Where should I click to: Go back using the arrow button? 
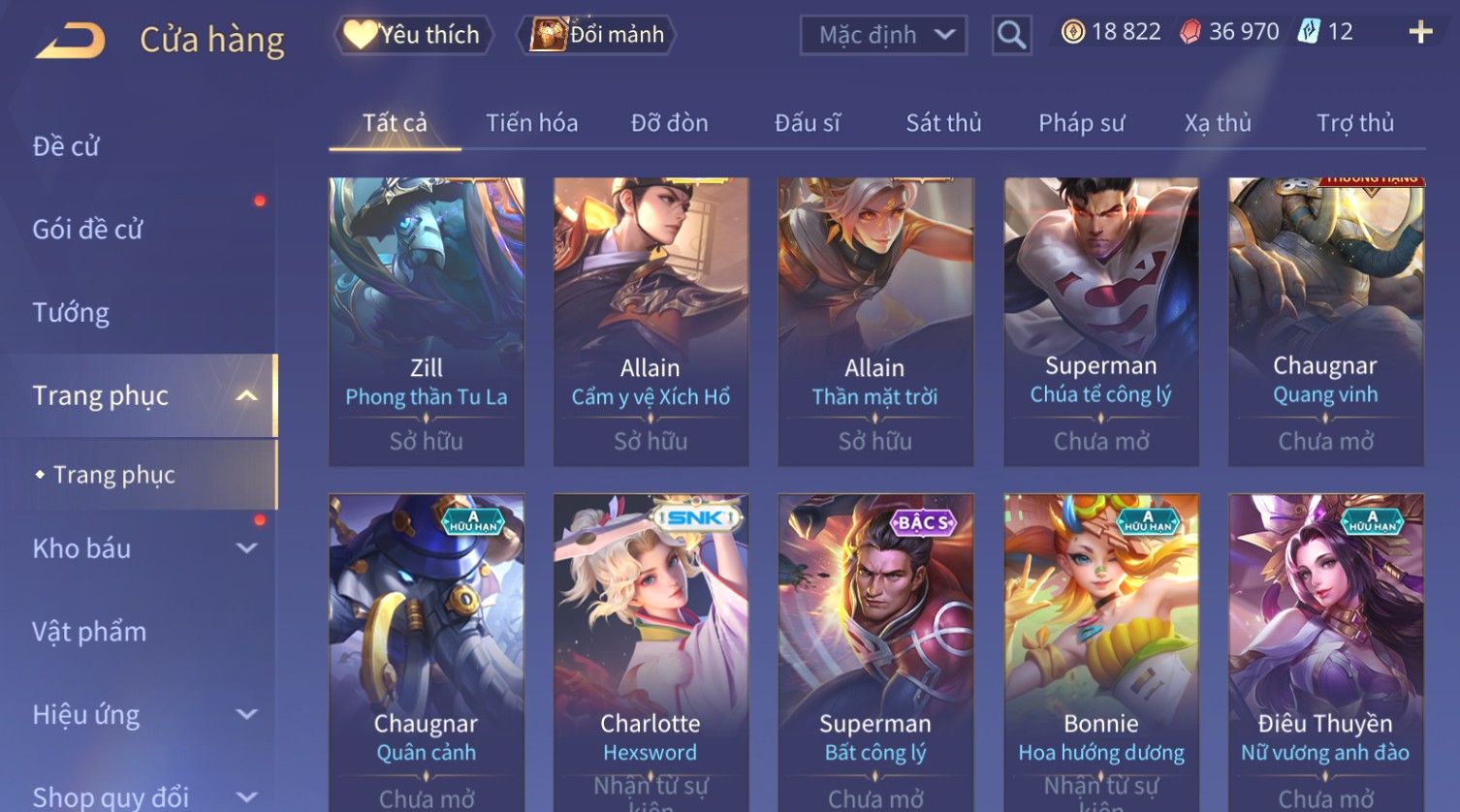pos(70,41)
